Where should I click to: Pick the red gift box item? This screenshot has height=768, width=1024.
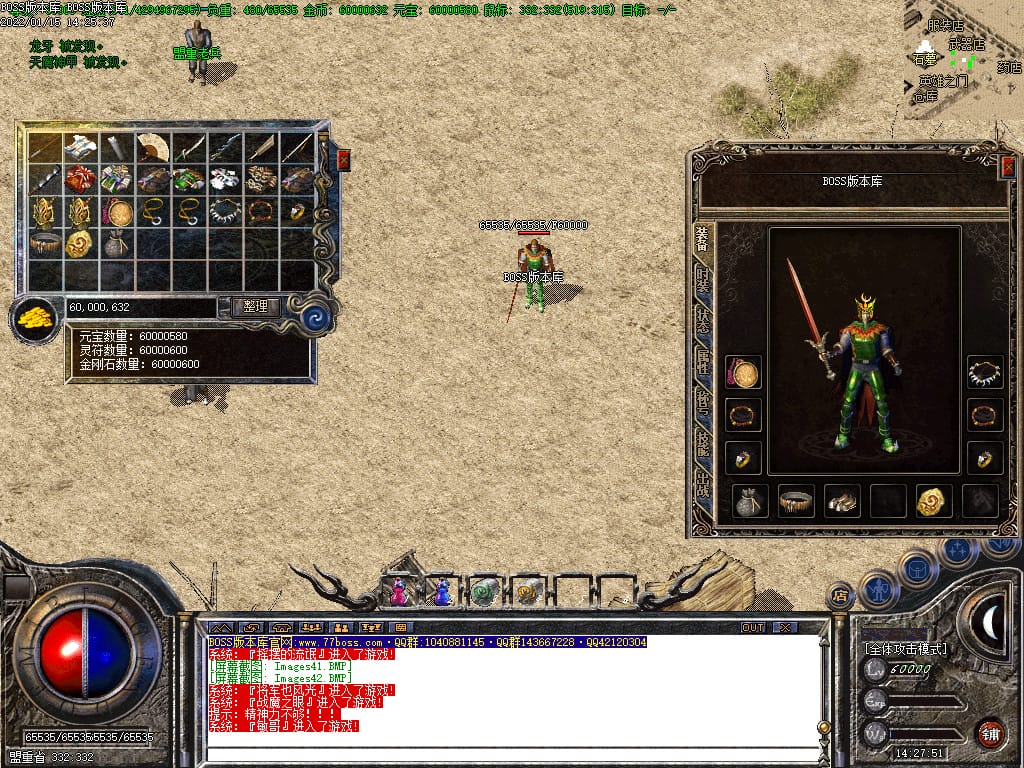[x=82, y=179]
